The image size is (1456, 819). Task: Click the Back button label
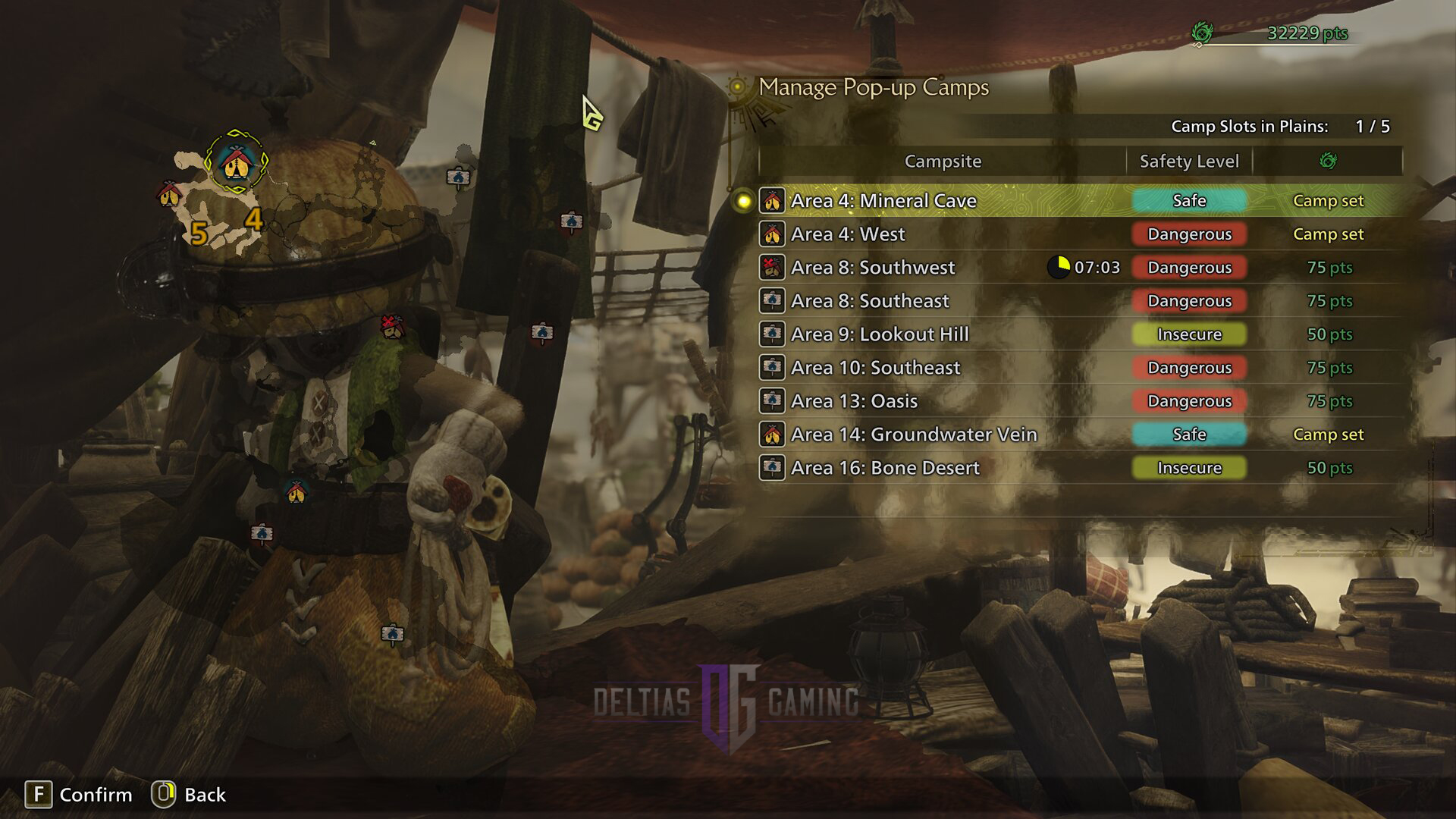click(x=205, y=795)
